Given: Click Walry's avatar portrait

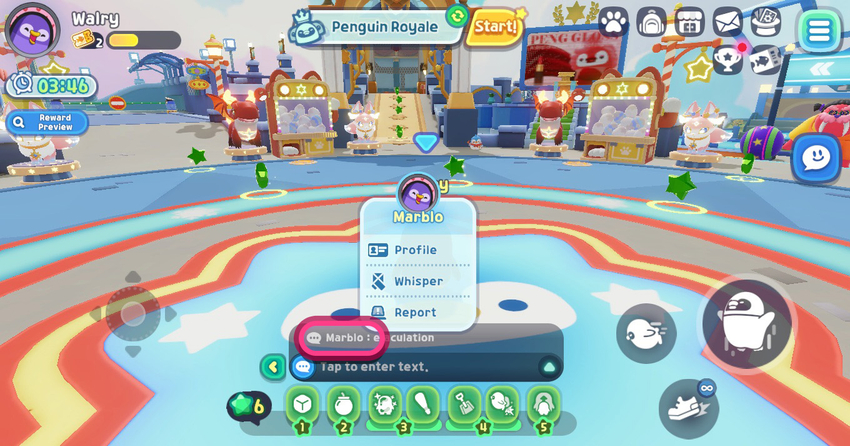Looking at the screenshot, I should (33, 30).
